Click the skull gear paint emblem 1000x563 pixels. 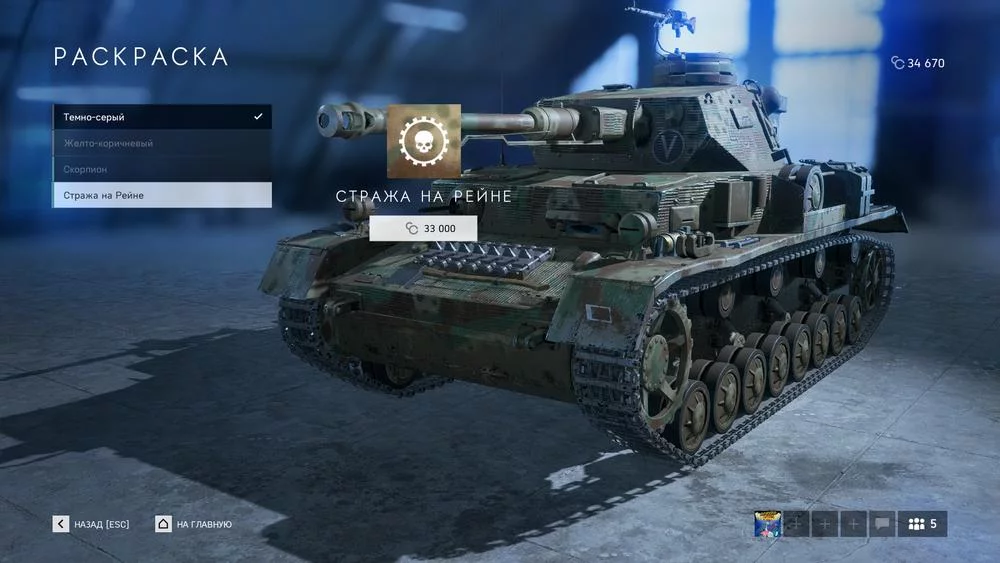424,141
